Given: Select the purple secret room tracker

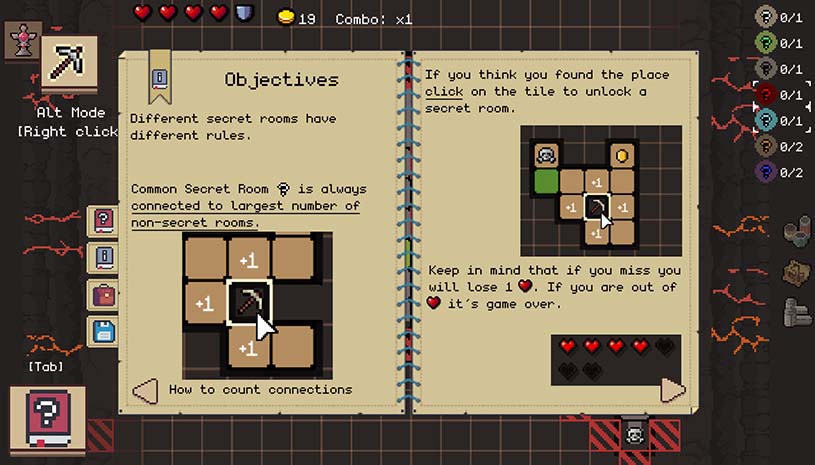Looking at the screenshot, I should pos(767,172).
